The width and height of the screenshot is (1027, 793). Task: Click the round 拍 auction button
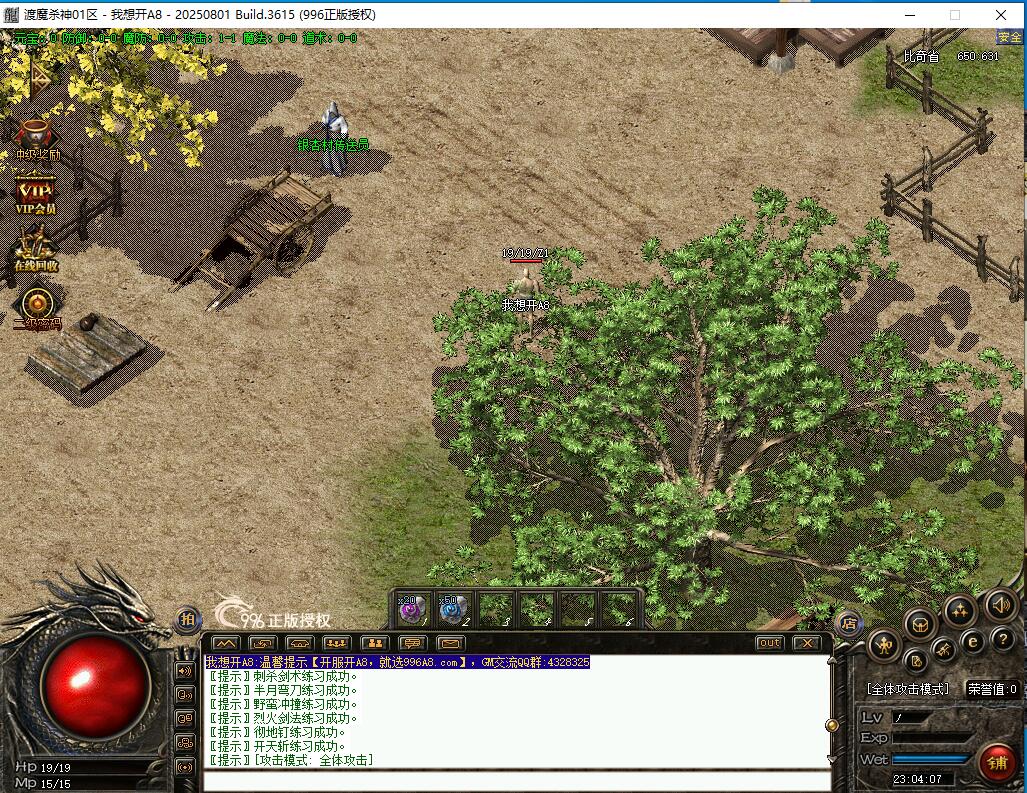[x=188, y=620]
